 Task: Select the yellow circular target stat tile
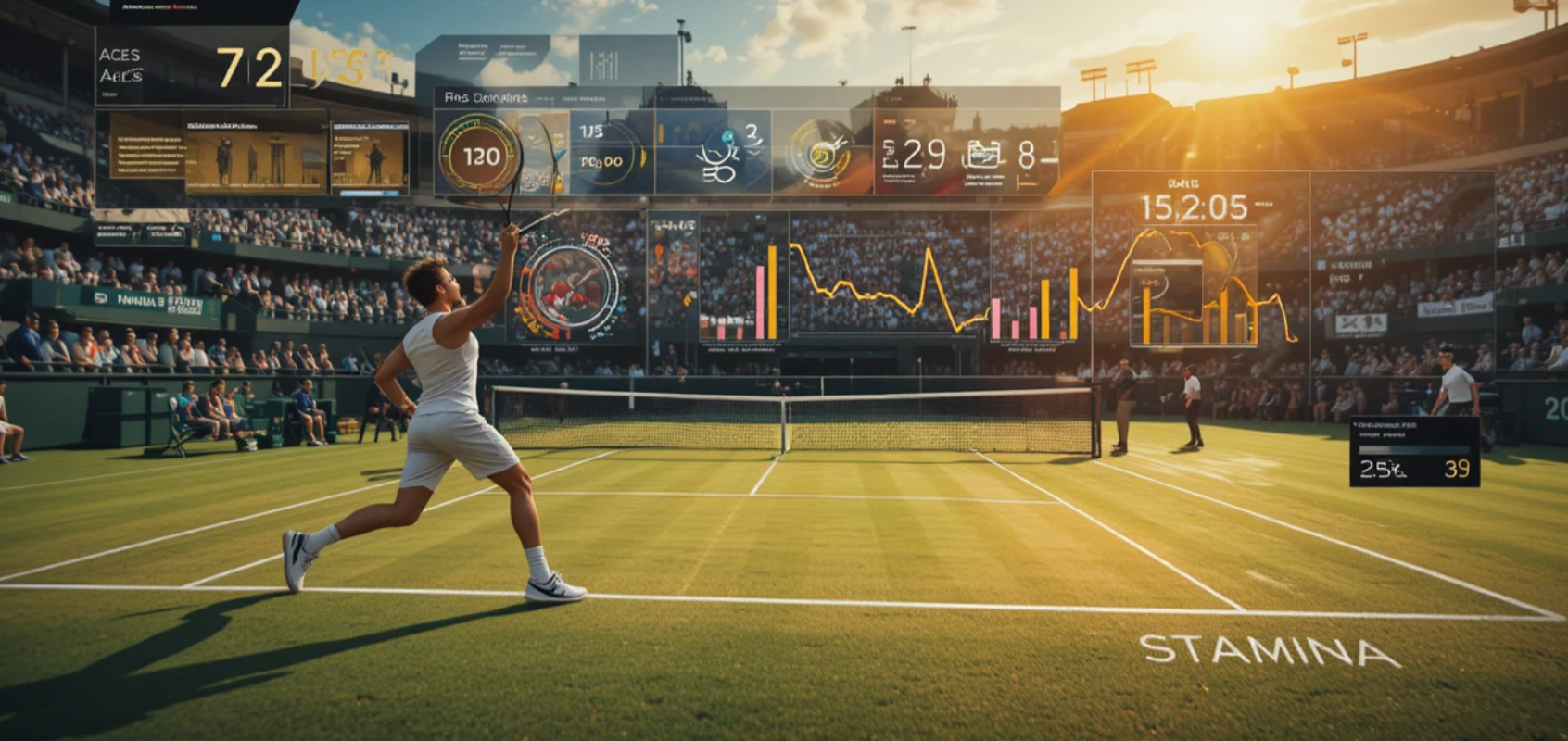821,153
